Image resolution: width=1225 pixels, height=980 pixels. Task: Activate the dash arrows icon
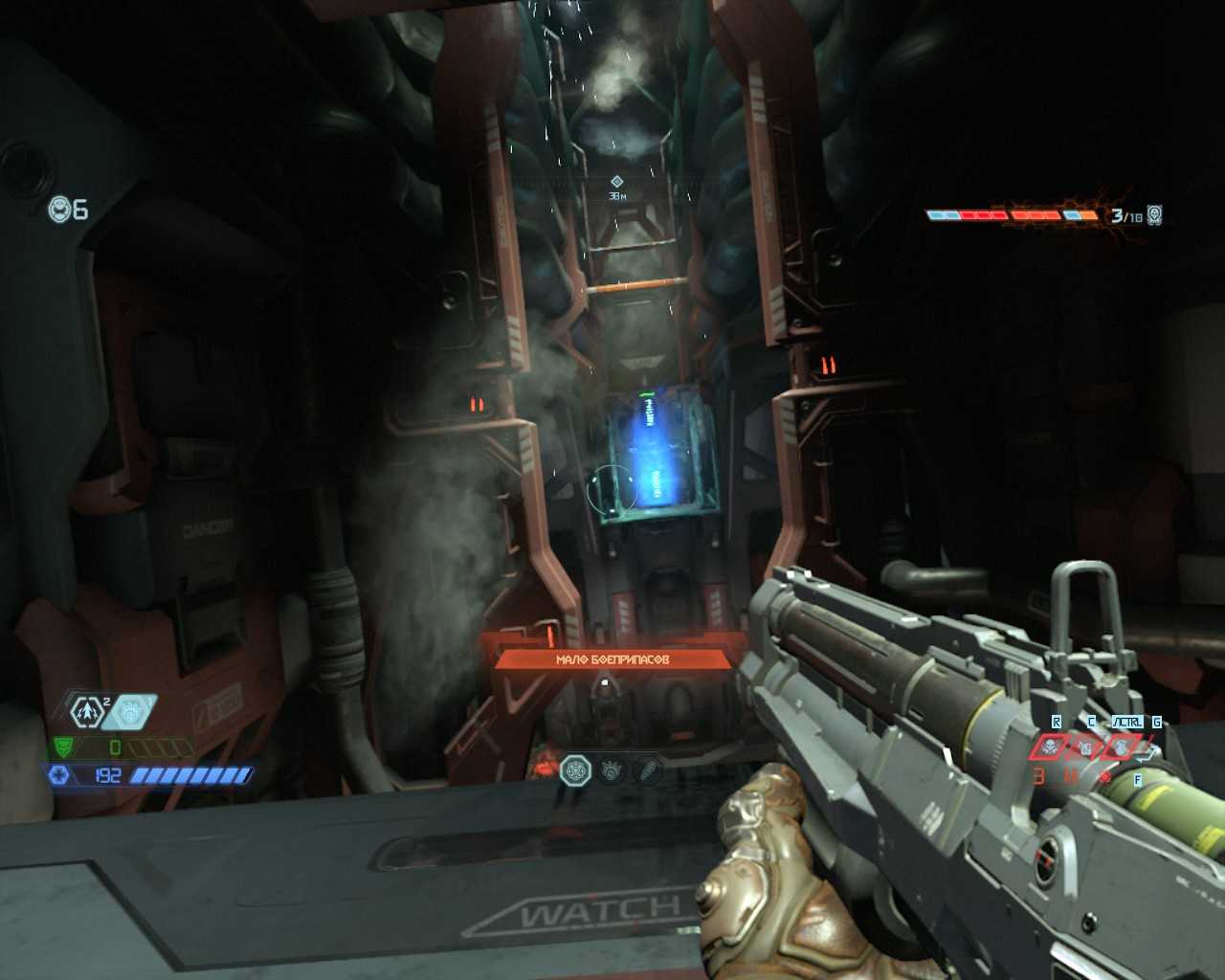pyautogui.click(x=86, y=711)
